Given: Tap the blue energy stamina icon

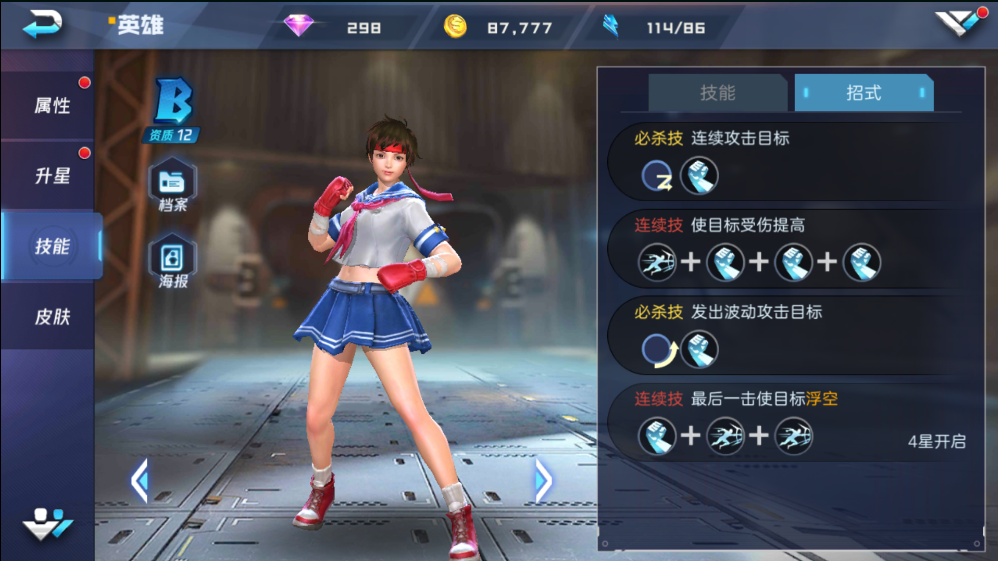Looking at the screenshot, I should (609, 27).
